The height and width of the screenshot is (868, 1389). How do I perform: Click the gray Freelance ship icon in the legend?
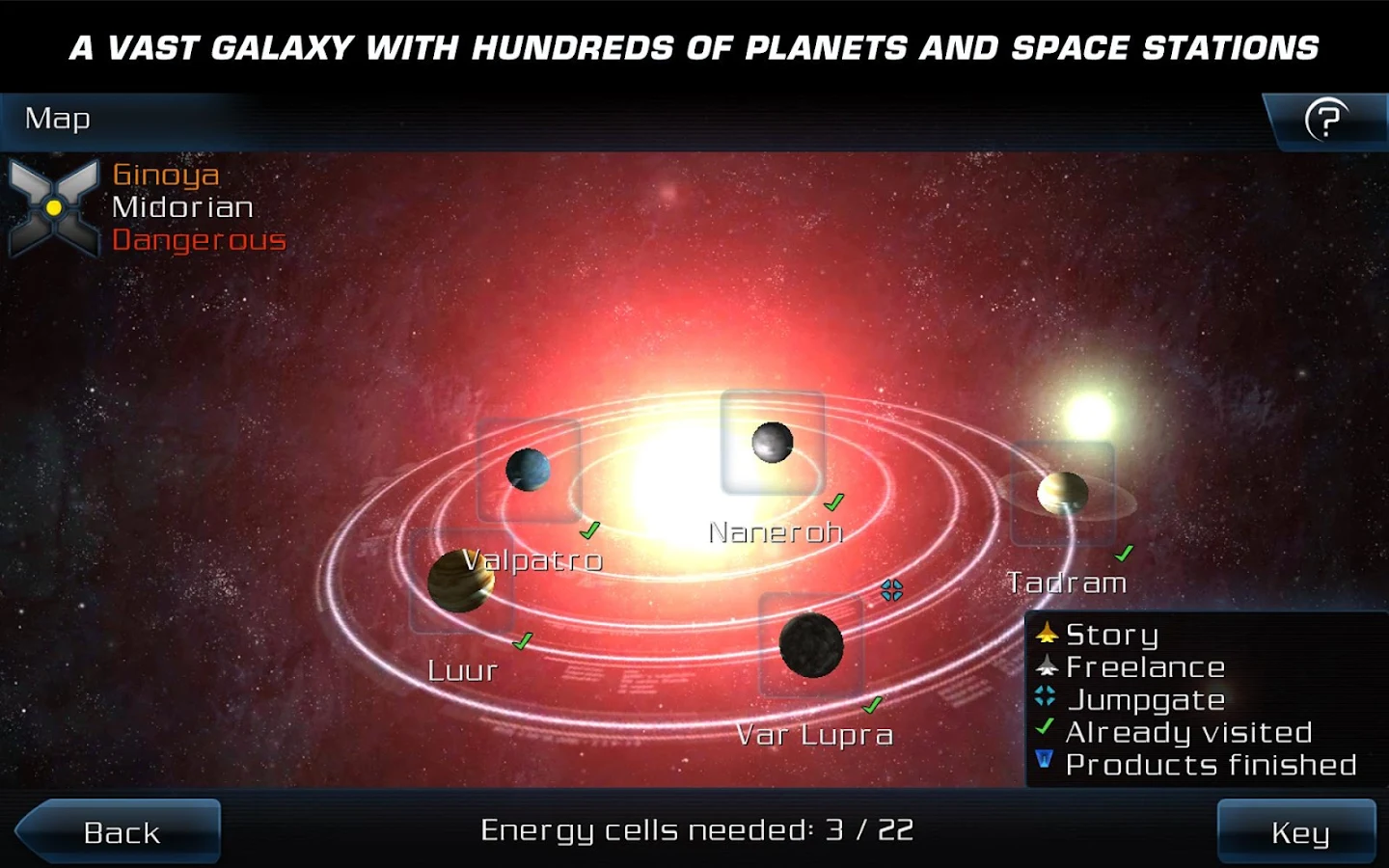1048,666
